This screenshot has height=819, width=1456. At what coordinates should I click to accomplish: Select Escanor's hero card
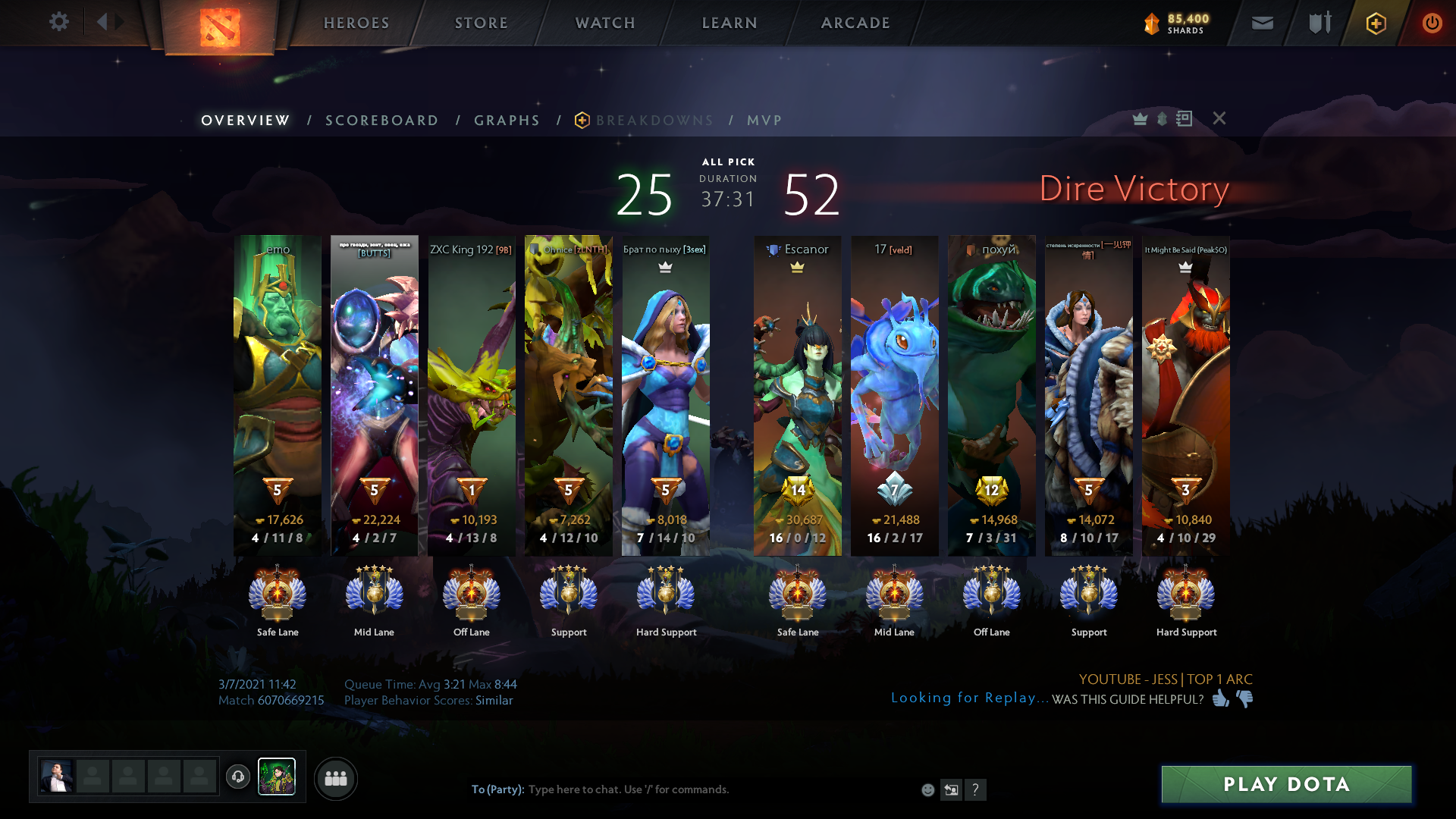pyautogui.click(x=797, y=394)
